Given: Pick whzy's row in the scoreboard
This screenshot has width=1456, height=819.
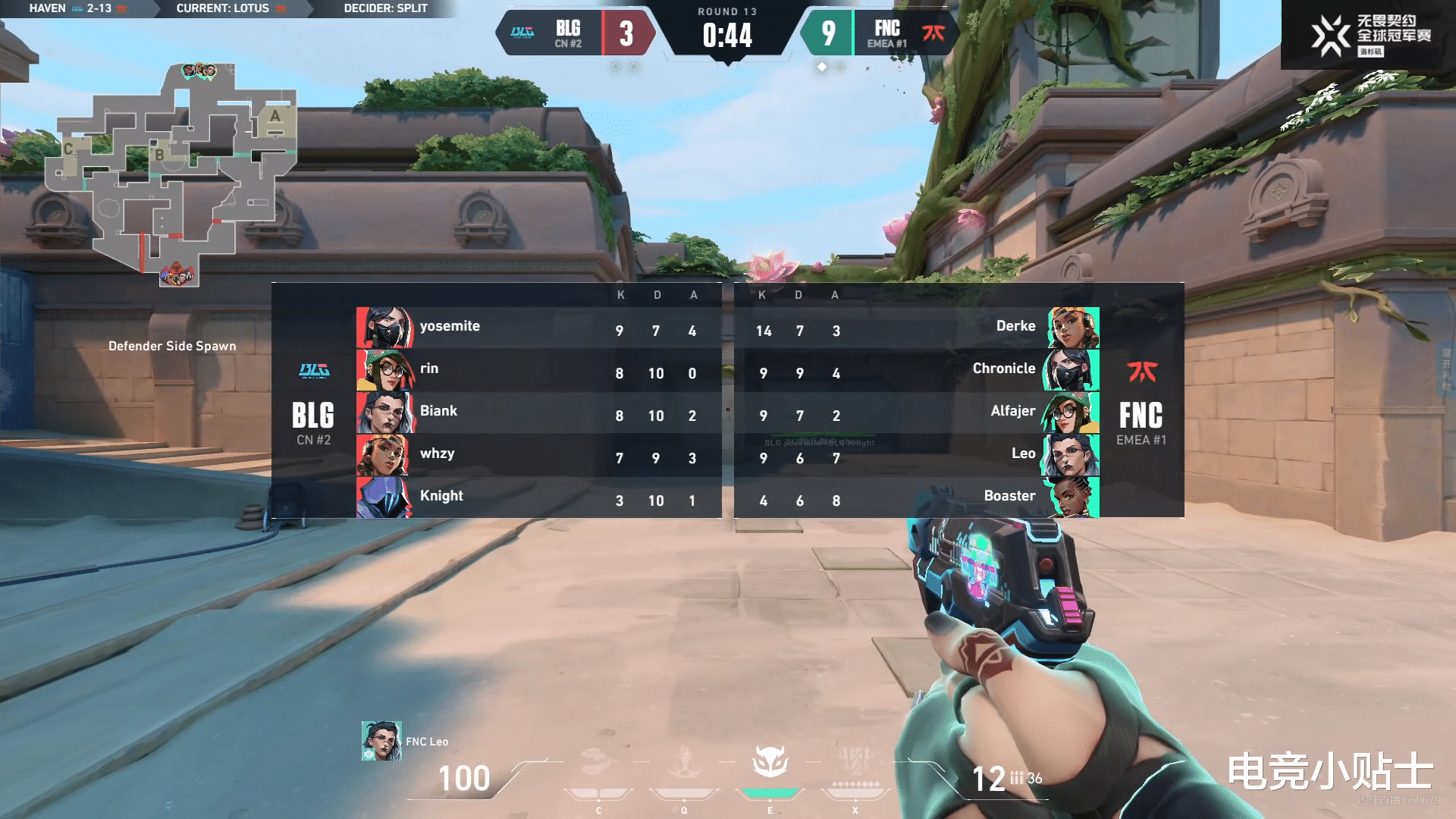Looking at the screenshot, I should 538,455.
